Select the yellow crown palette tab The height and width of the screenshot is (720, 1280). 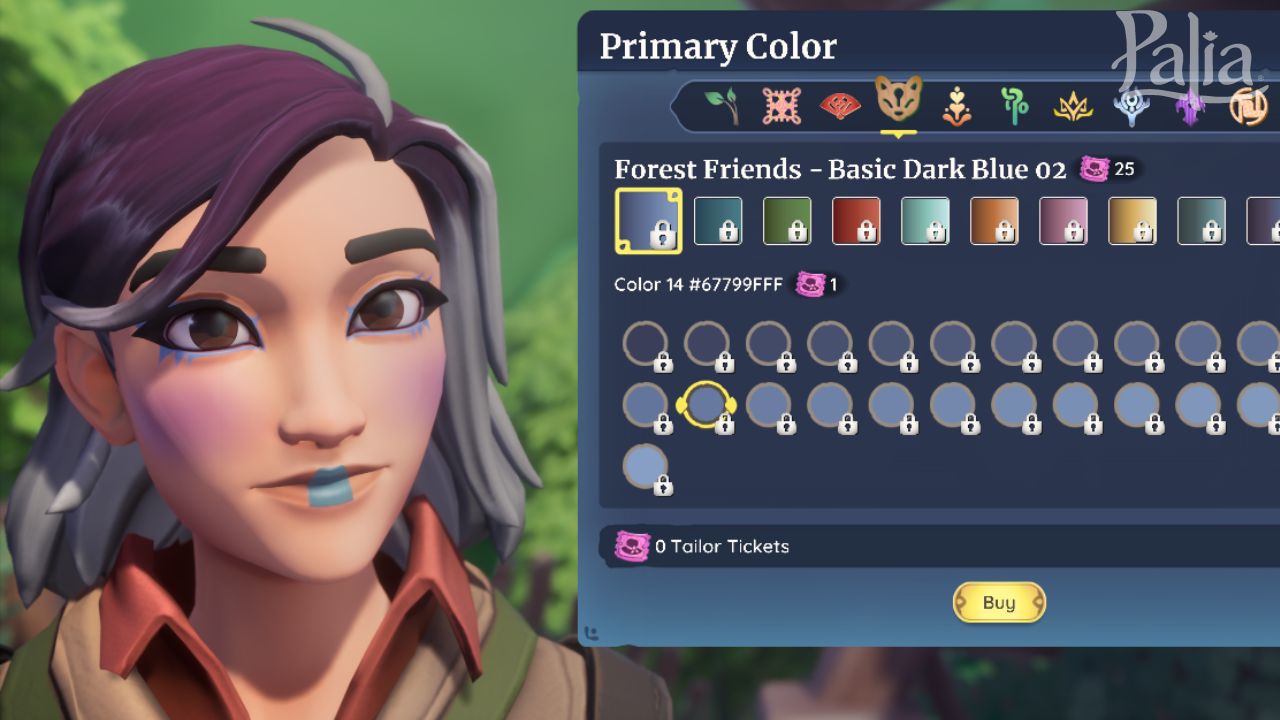pos(1073,106)
